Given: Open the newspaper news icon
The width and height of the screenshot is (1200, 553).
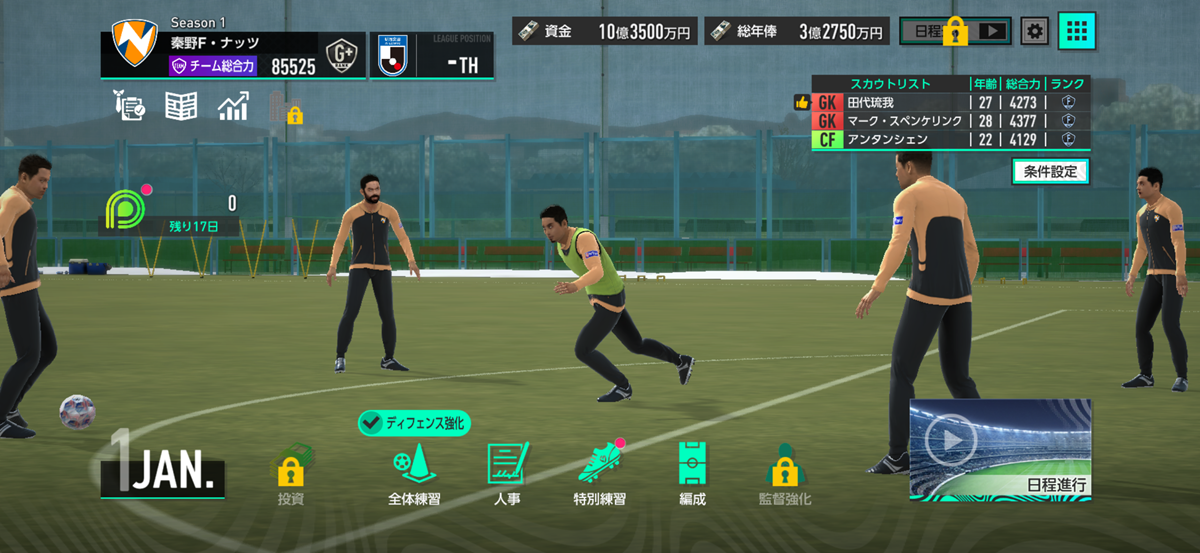Looking at the screenshot, I should pos(181,106).
